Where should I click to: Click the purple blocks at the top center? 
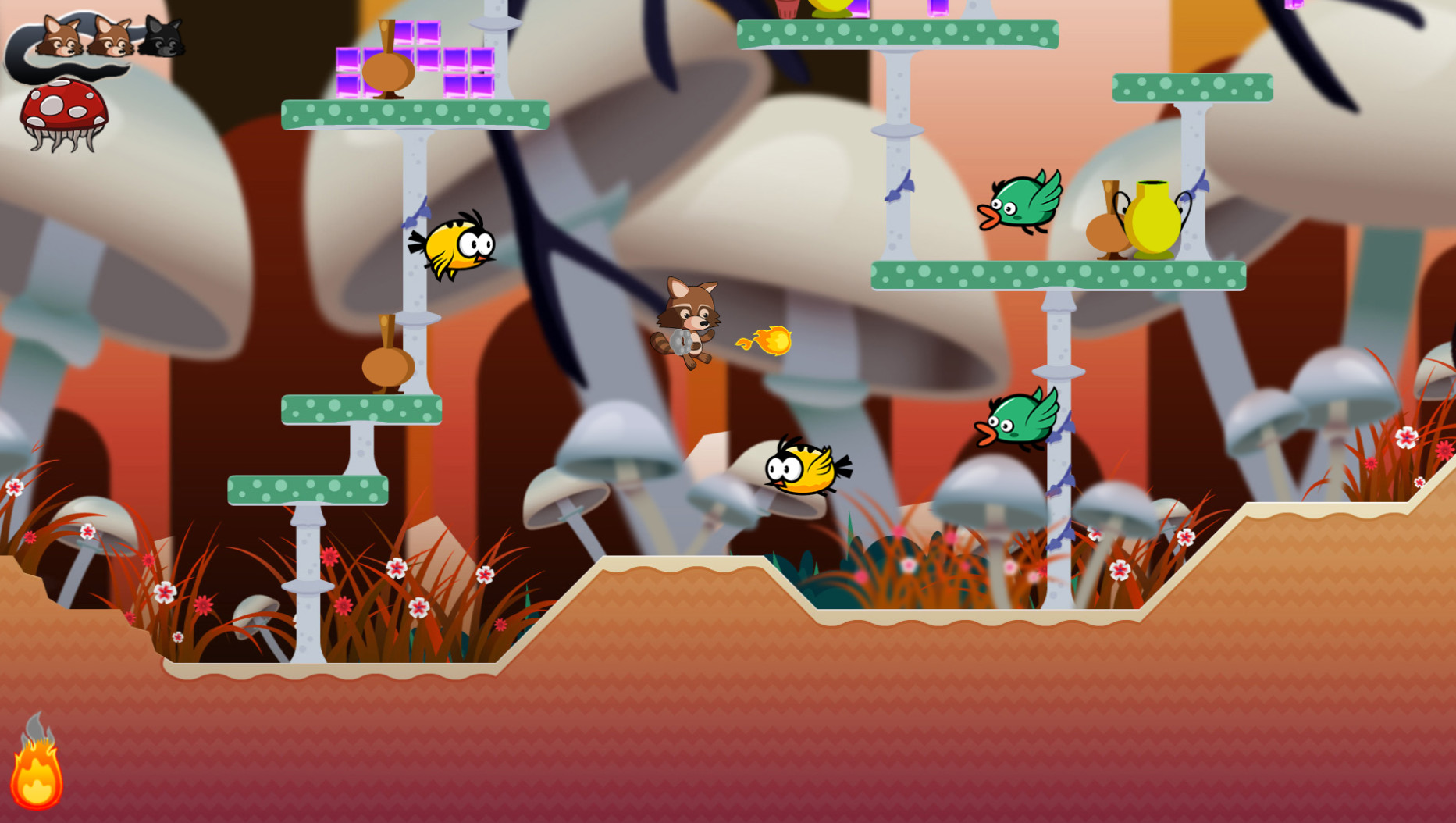tap(859, 9)
